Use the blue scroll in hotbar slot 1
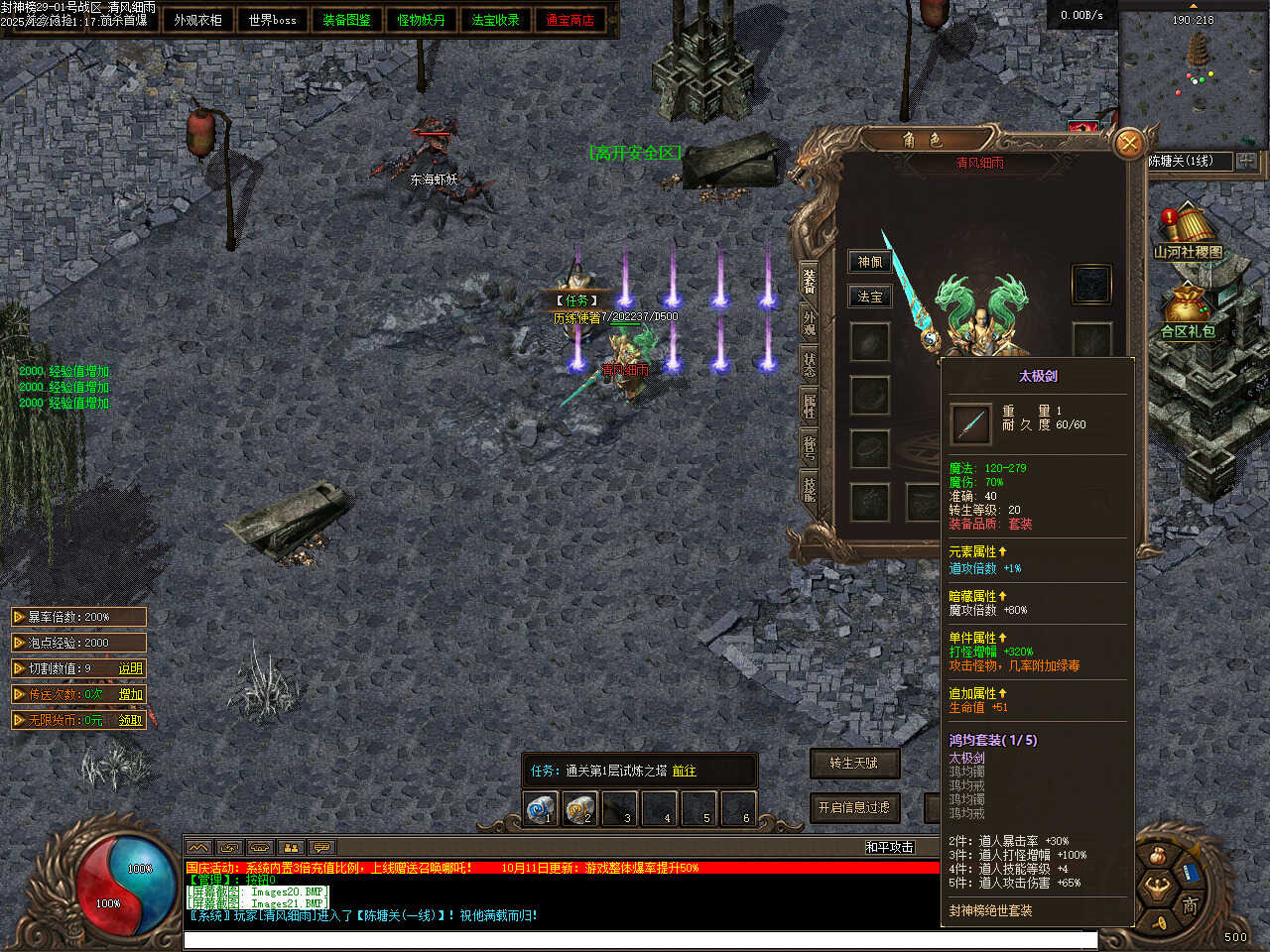1270x952 pixels. click(x=541, y=809)
